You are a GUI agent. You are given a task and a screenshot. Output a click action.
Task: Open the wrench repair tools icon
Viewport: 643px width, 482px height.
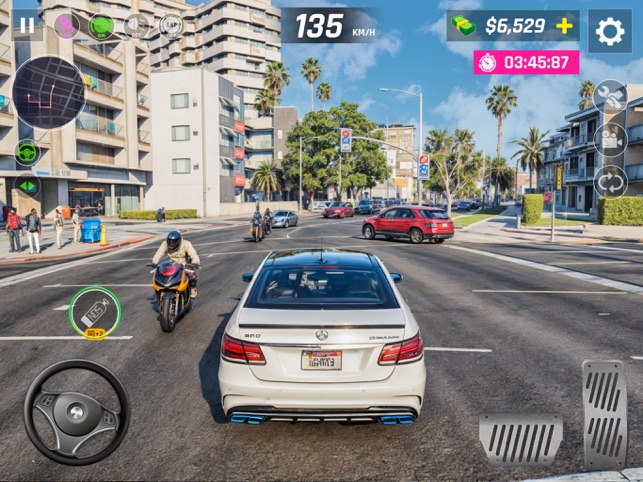coord(610,96)
